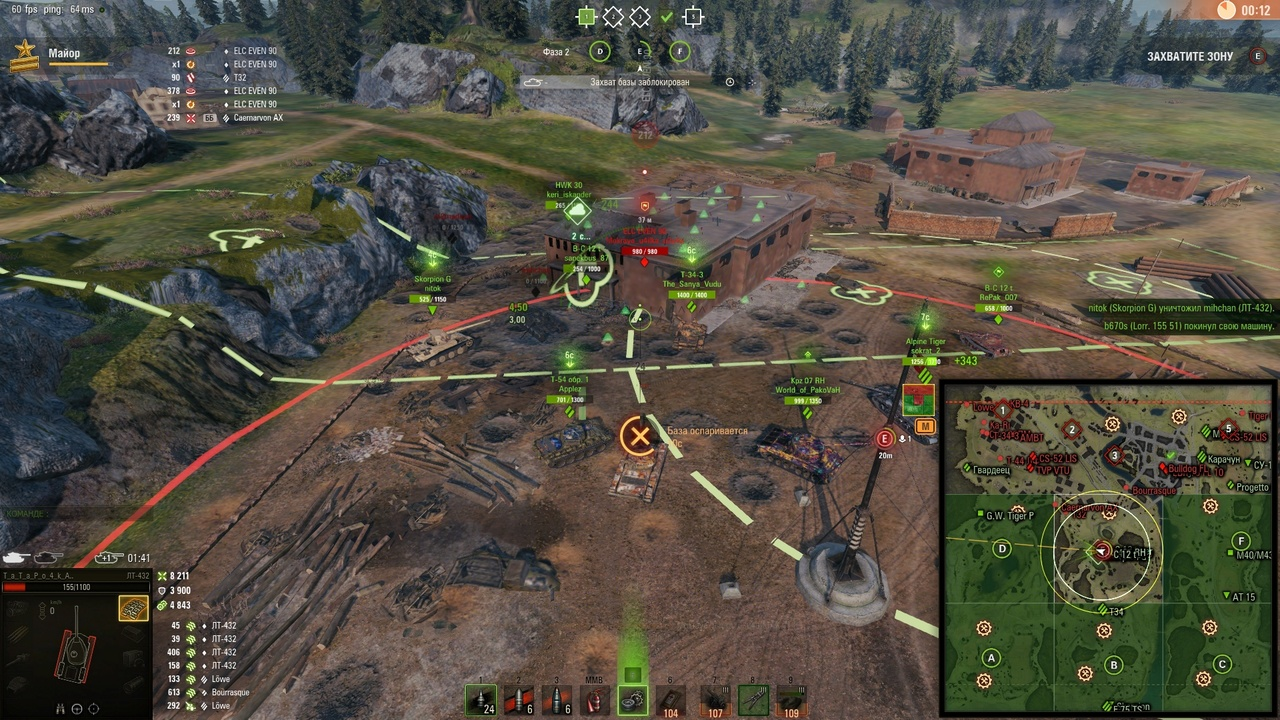This screenshot has height=720, width=1280.
Task: Select phase objective marker number 5
Action: pyautogui.click(x=694, y=17)
